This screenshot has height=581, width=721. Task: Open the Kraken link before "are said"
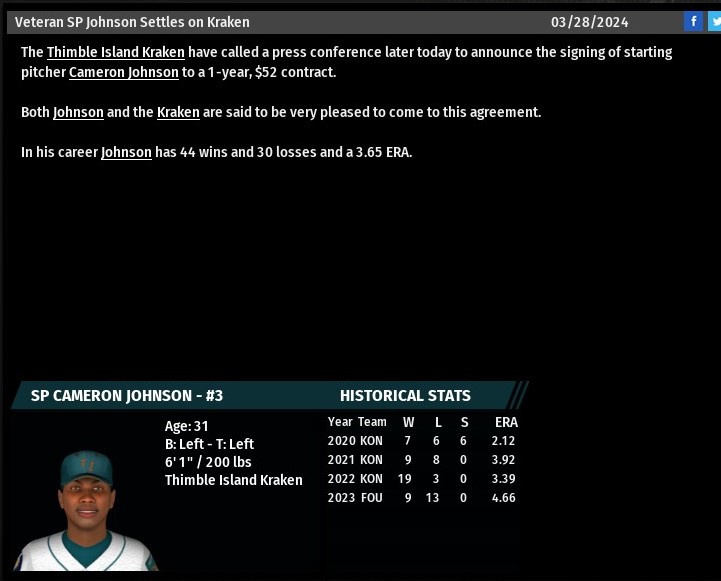pyautogui.click(x=178, y=112)
